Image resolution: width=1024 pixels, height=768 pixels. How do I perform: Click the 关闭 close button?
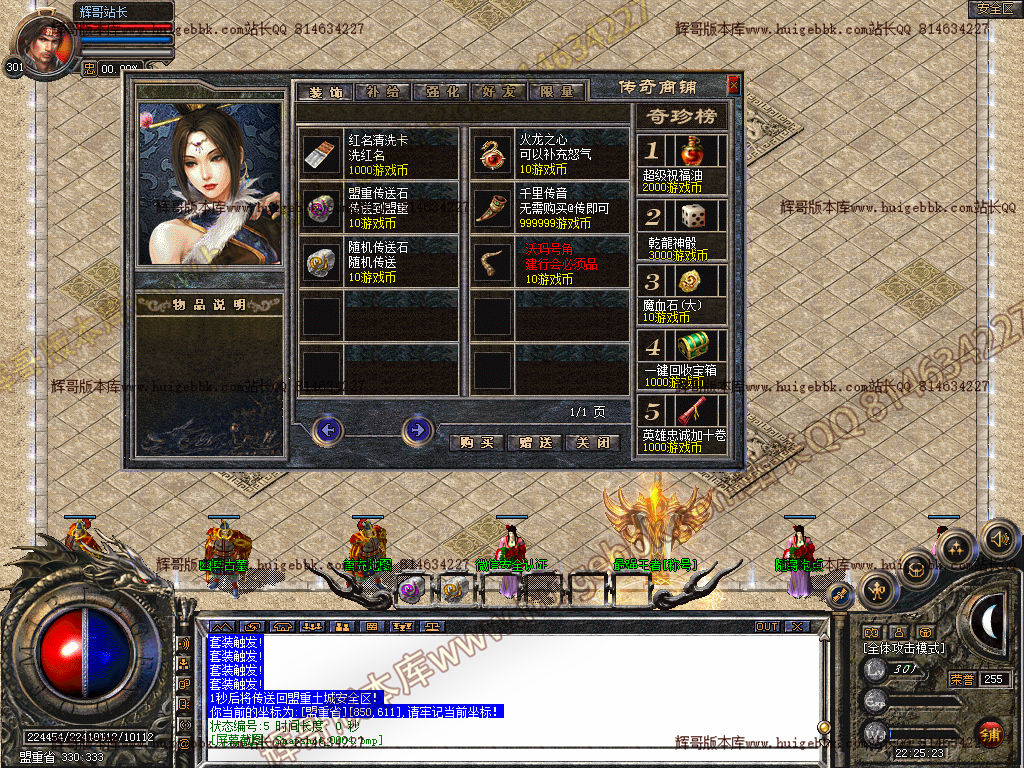pos(592,442)
